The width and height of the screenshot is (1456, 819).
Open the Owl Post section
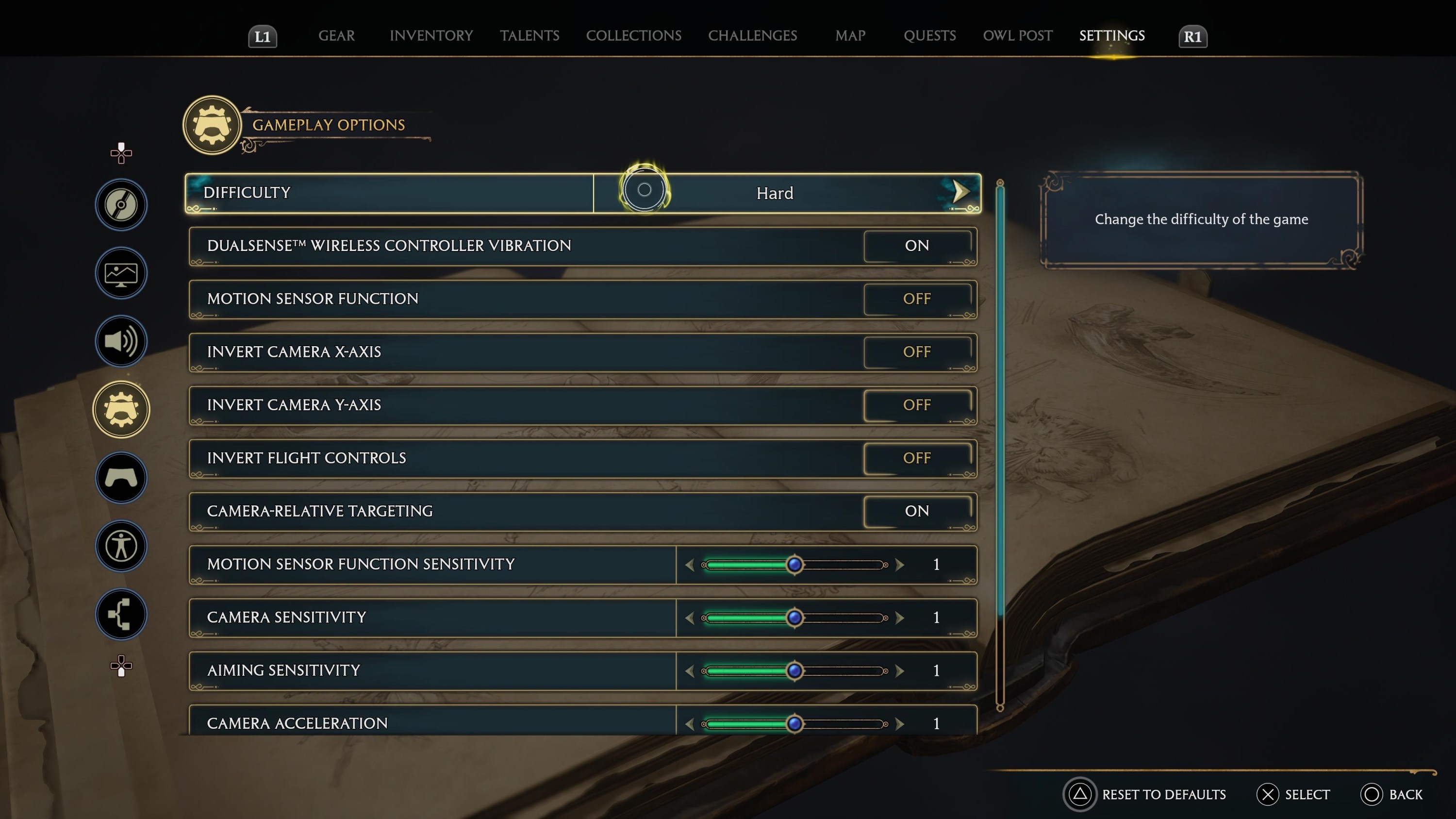1017,35
